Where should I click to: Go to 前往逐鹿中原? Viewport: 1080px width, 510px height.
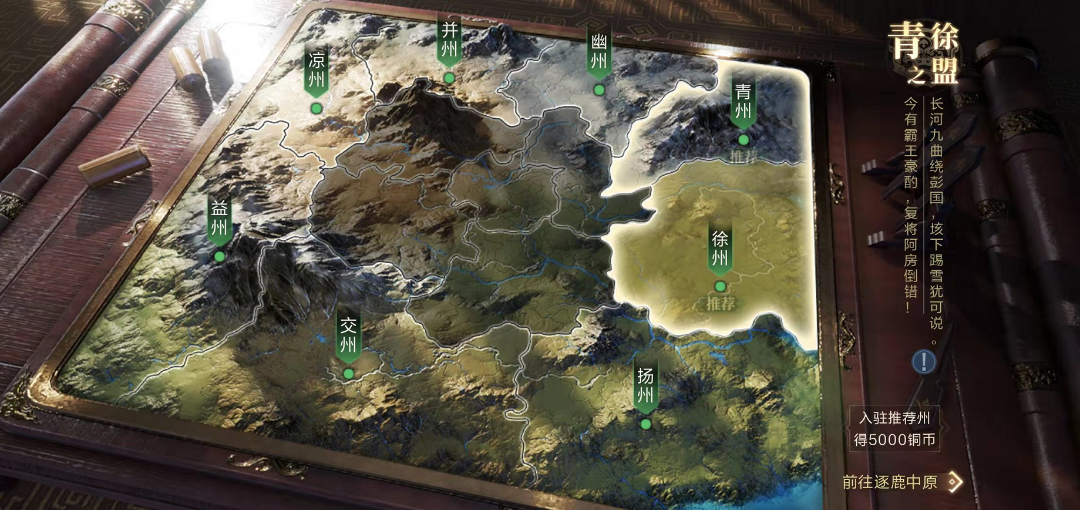pos(901,482)
